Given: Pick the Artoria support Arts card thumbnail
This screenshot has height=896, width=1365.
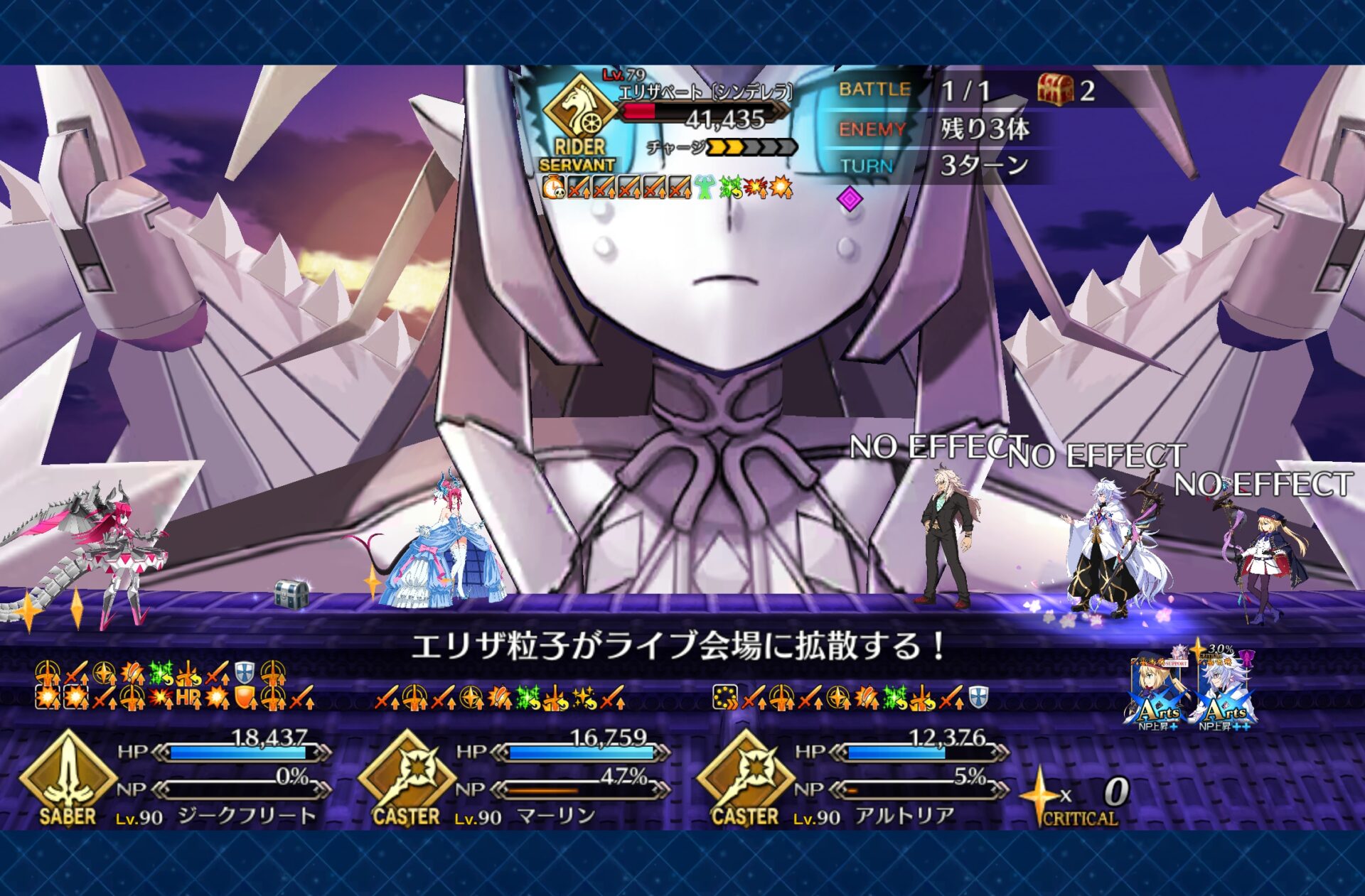Looking at the screenshot, I should pyautogui.click(x=1157, y=689).
